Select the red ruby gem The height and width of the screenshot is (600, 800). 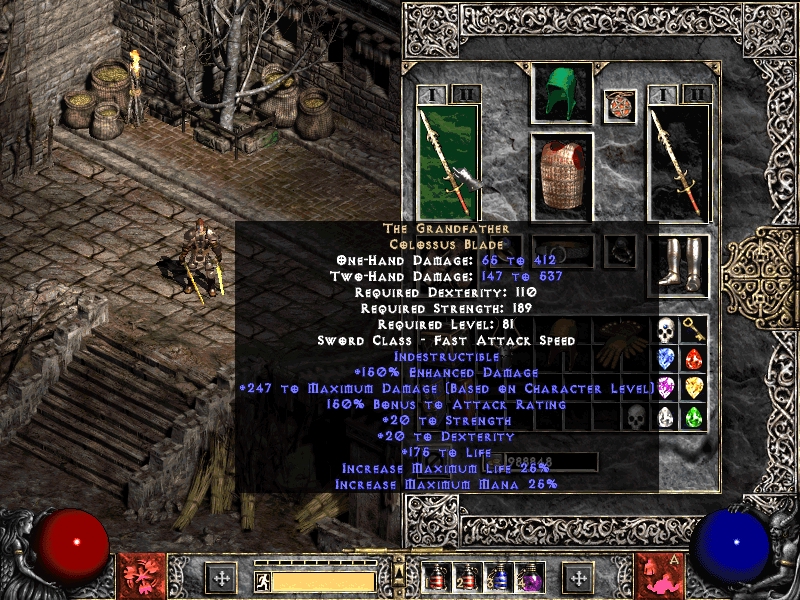click(694, 359)
